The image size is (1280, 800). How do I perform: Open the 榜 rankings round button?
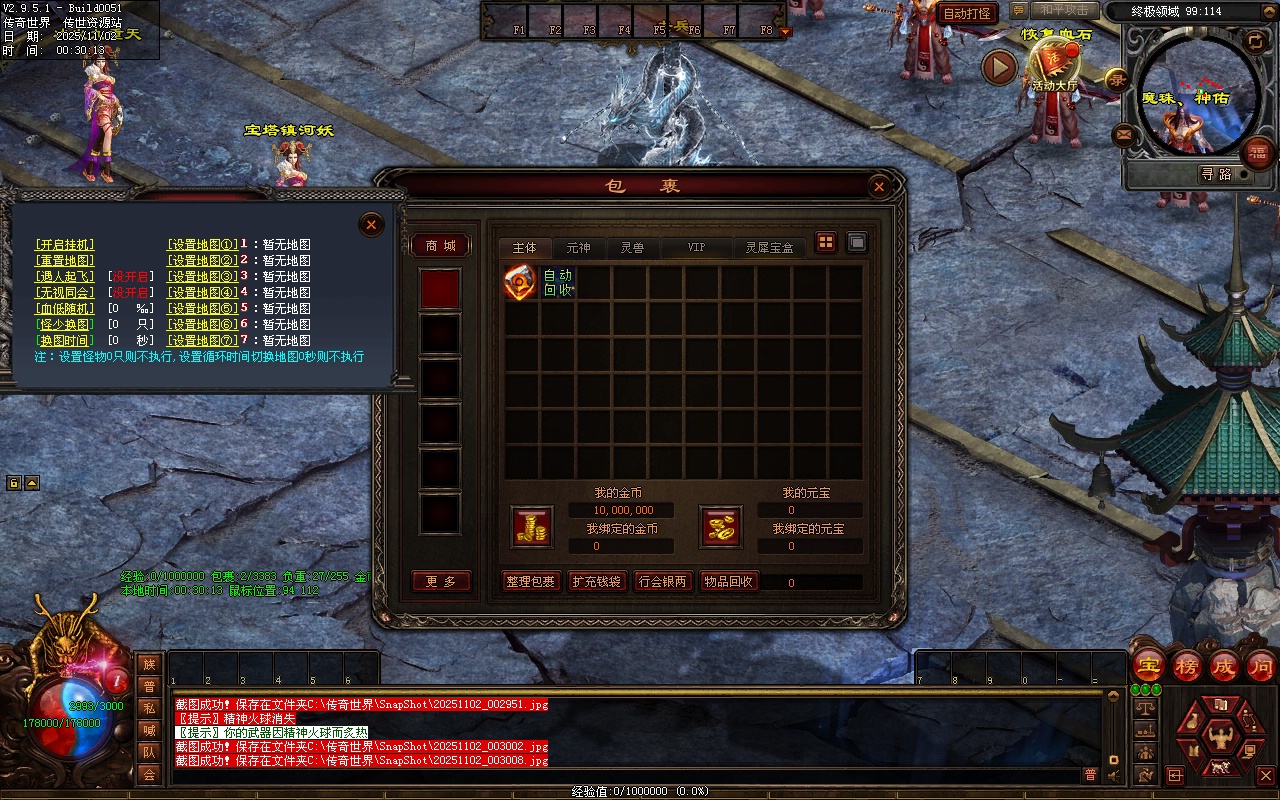(x=1187, y=666)
